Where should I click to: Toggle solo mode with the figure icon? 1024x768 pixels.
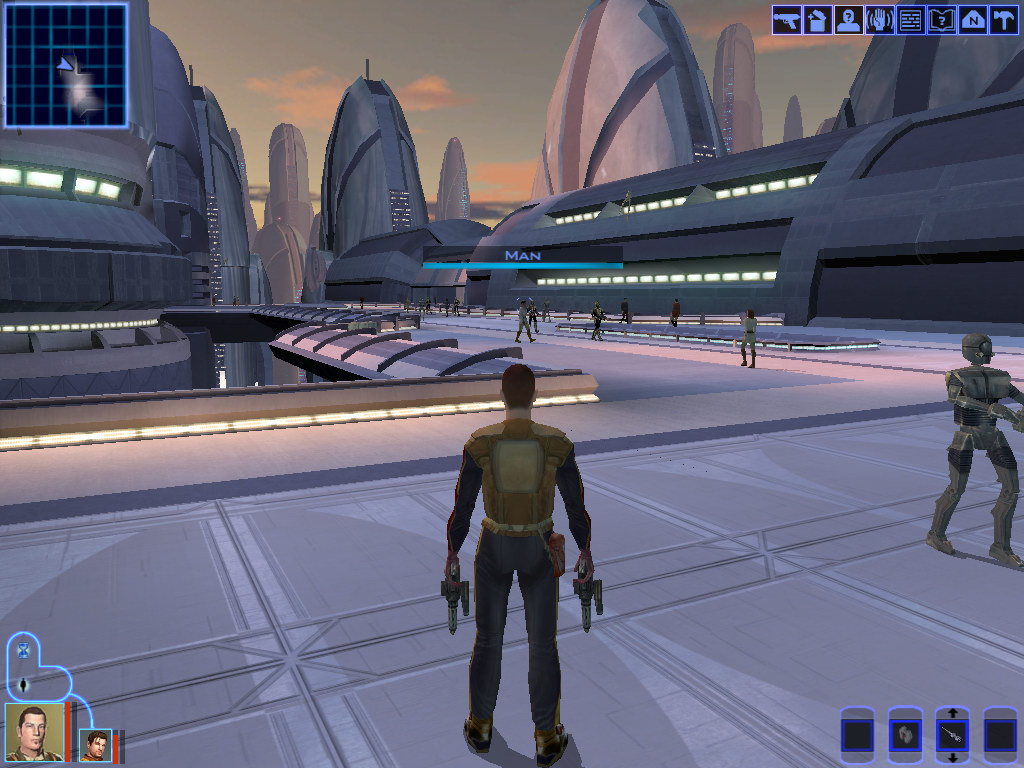(23, 686)
